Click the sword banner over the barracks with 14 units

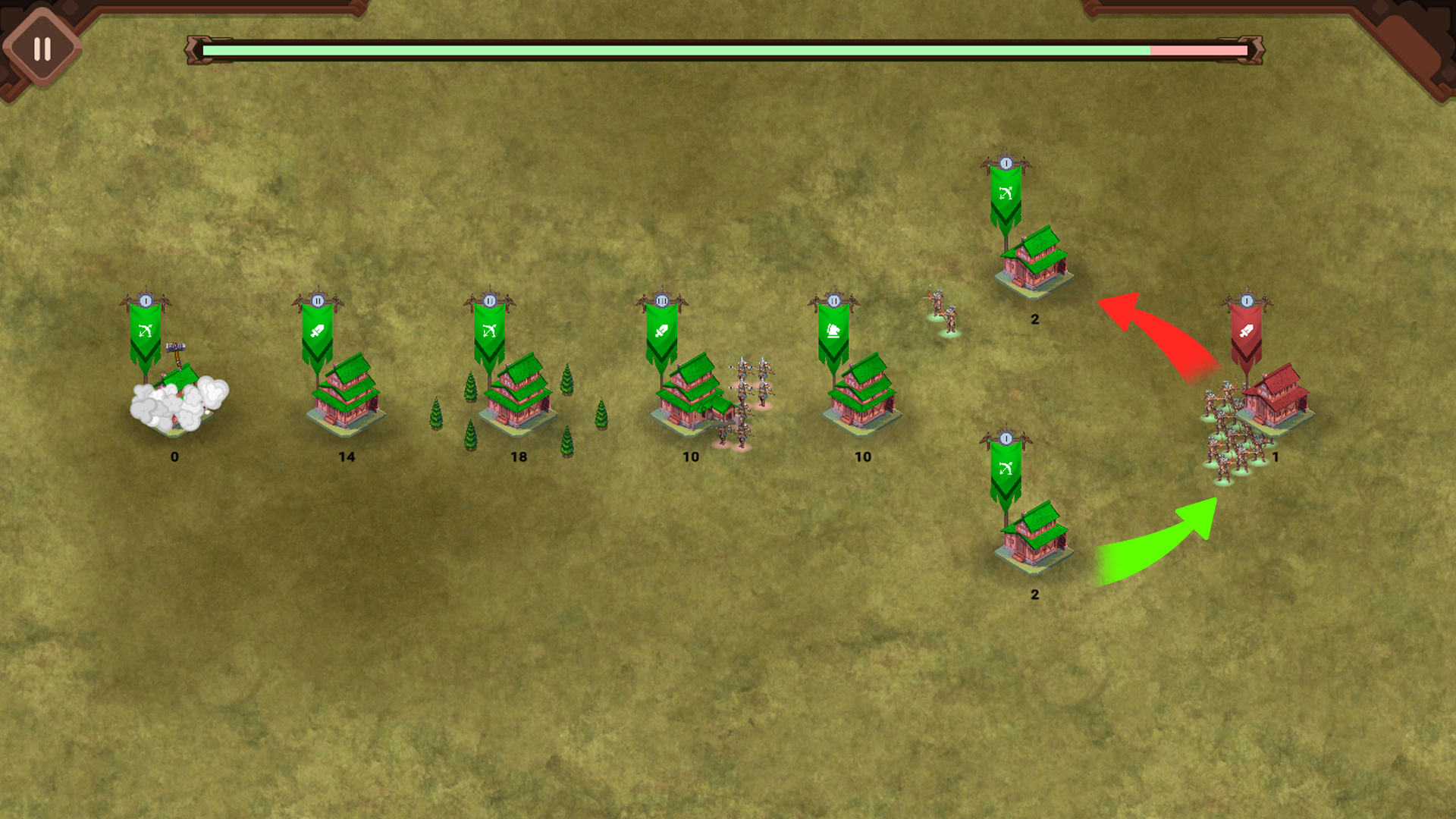coord(318,331)
